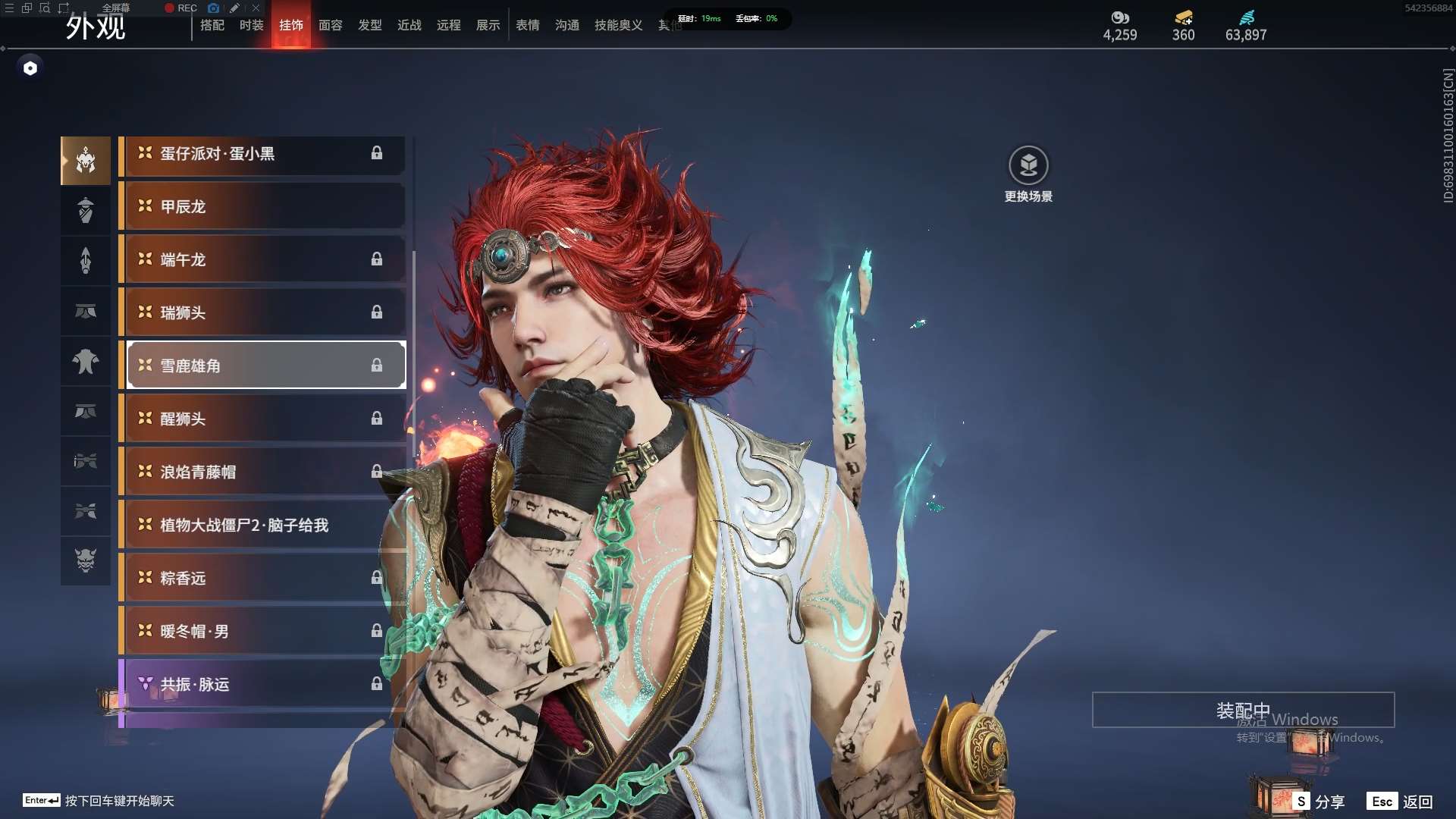The image size is (1456, 819).
Task: Choose the 醒狮头 accessory row
Action: click(x=262, y=419)
